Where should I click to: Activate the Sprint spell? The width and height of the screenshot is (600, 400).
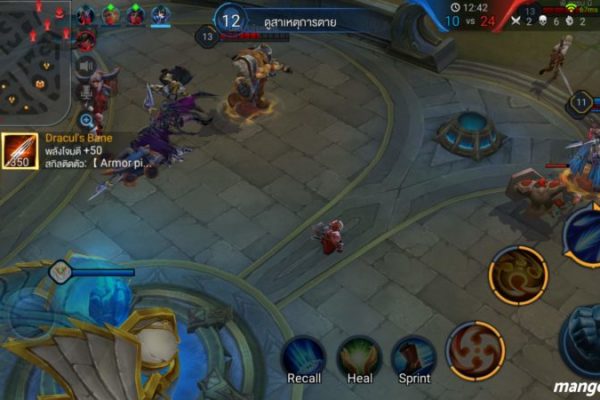[x=414, y=357]
